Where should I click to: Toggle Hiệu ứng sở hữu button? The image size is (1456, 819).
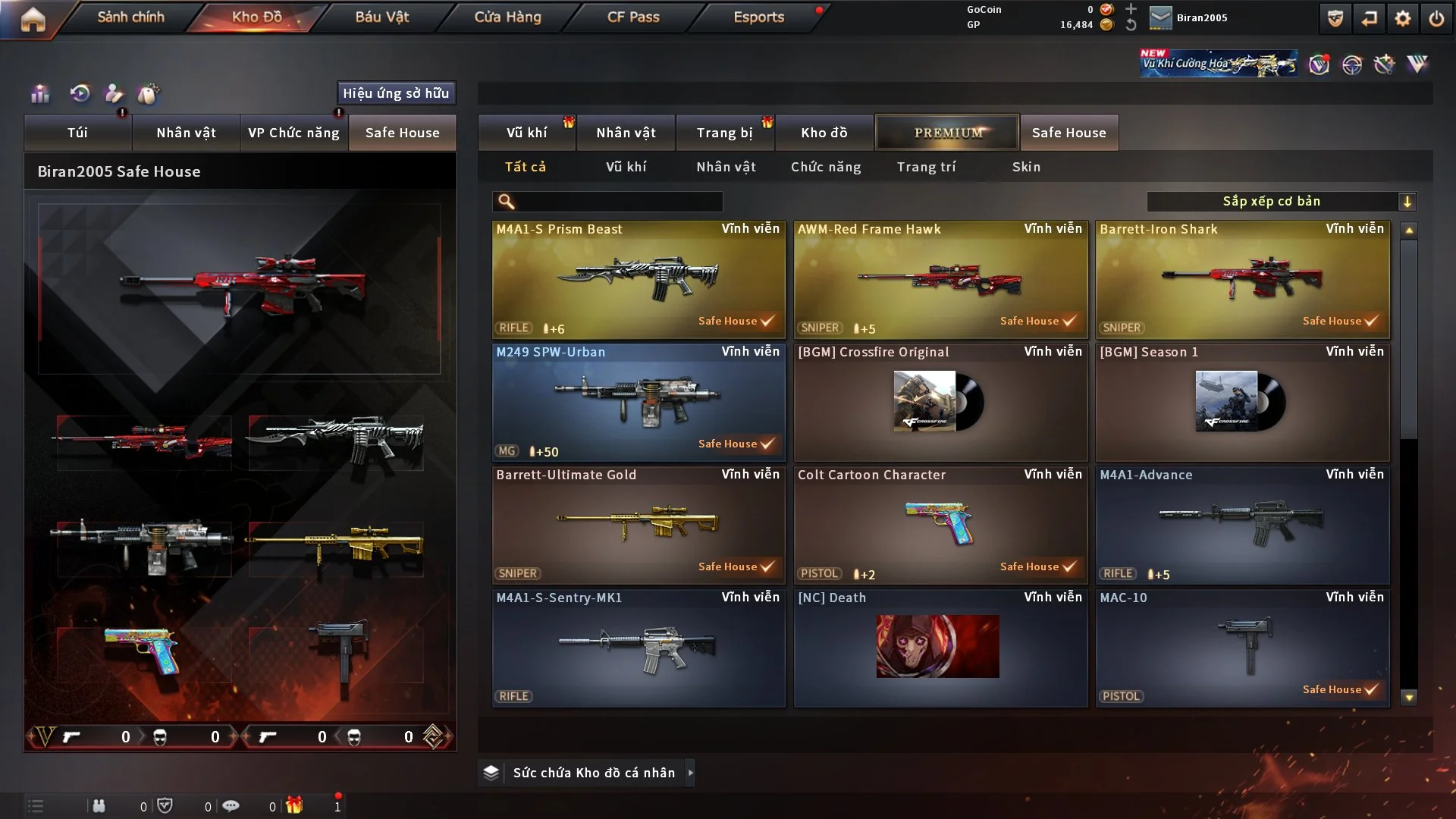click(396, 93)
